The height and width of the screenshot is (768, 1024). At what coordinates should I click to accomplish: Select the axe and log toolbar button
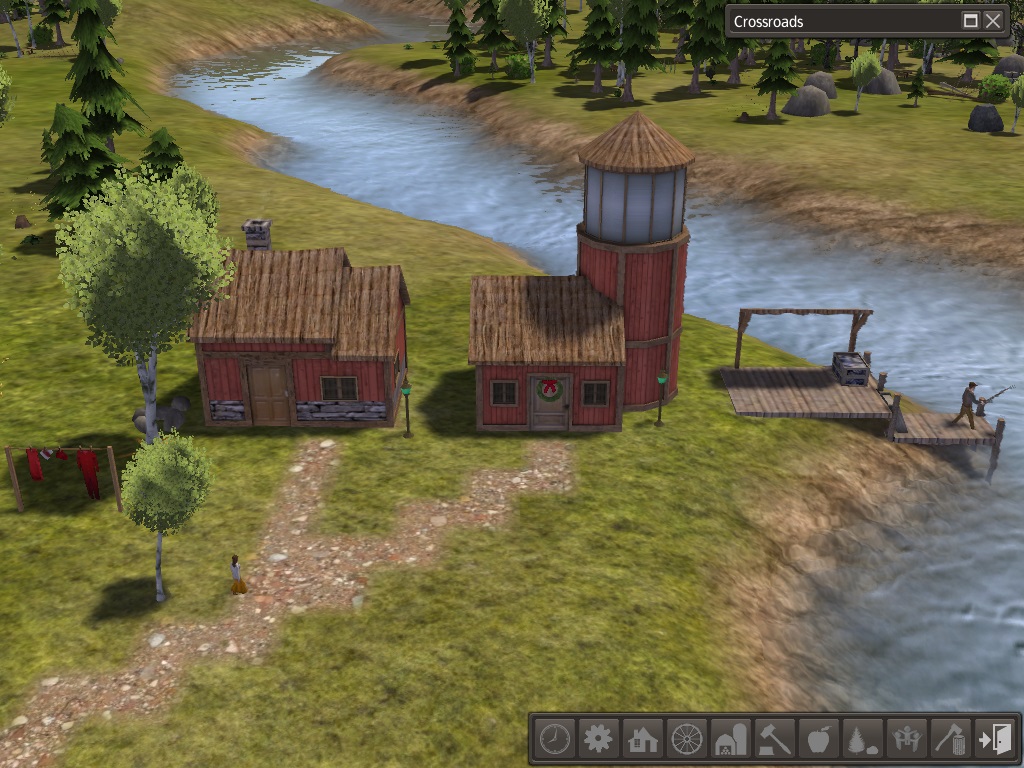[x=950, y=740]
